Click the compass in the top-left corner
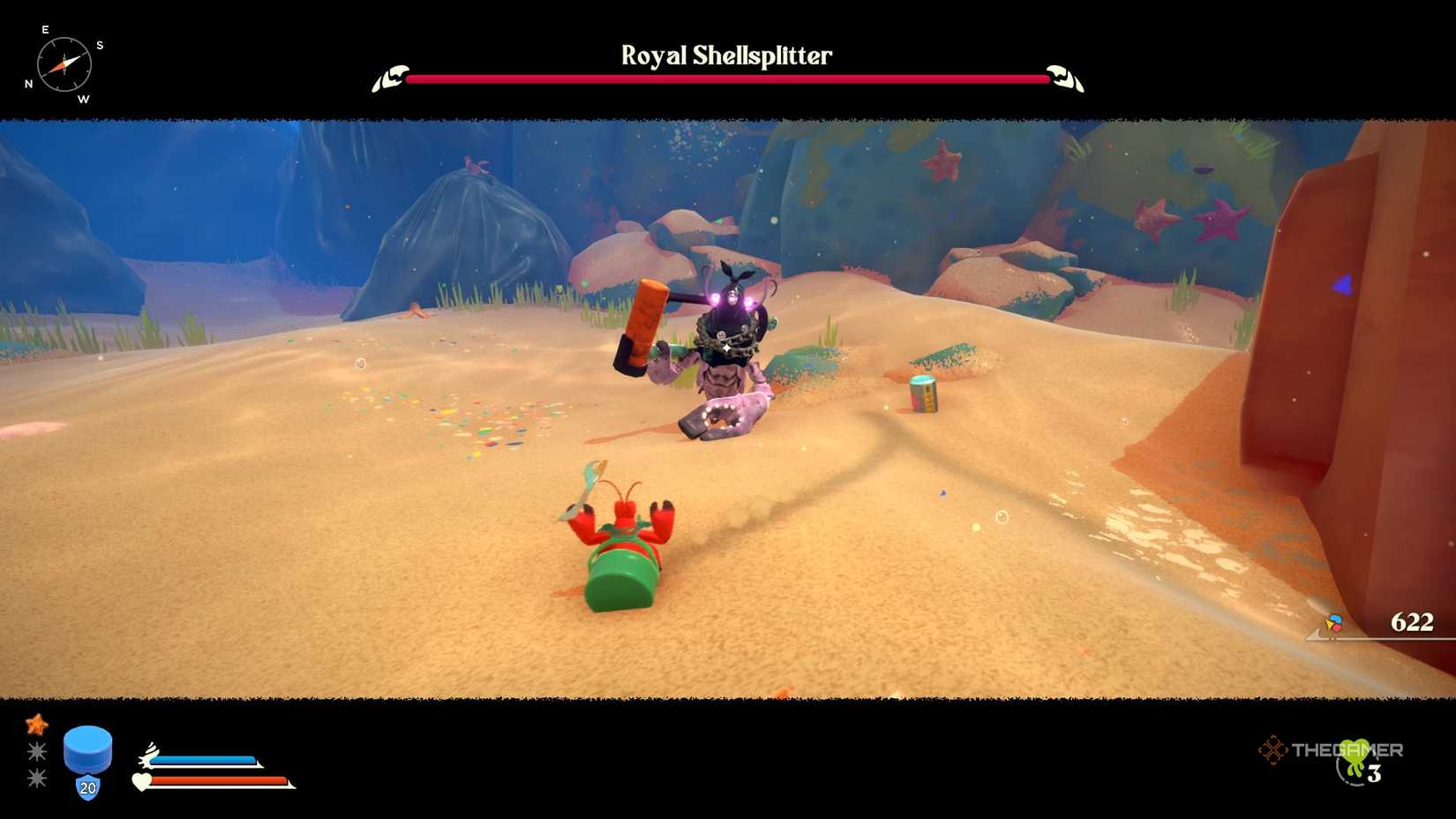 [x=63, y=64]
